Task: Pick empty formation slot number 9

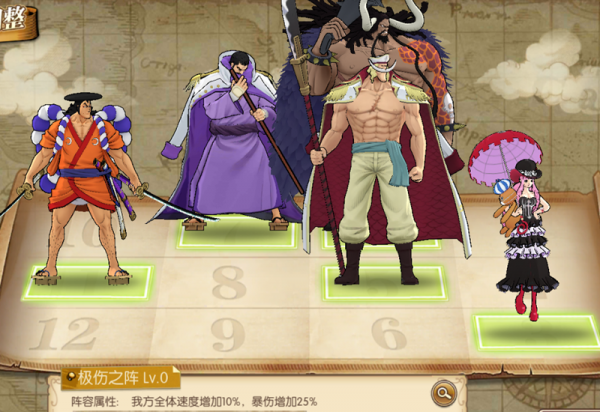Action: click(x=229, y=334)
